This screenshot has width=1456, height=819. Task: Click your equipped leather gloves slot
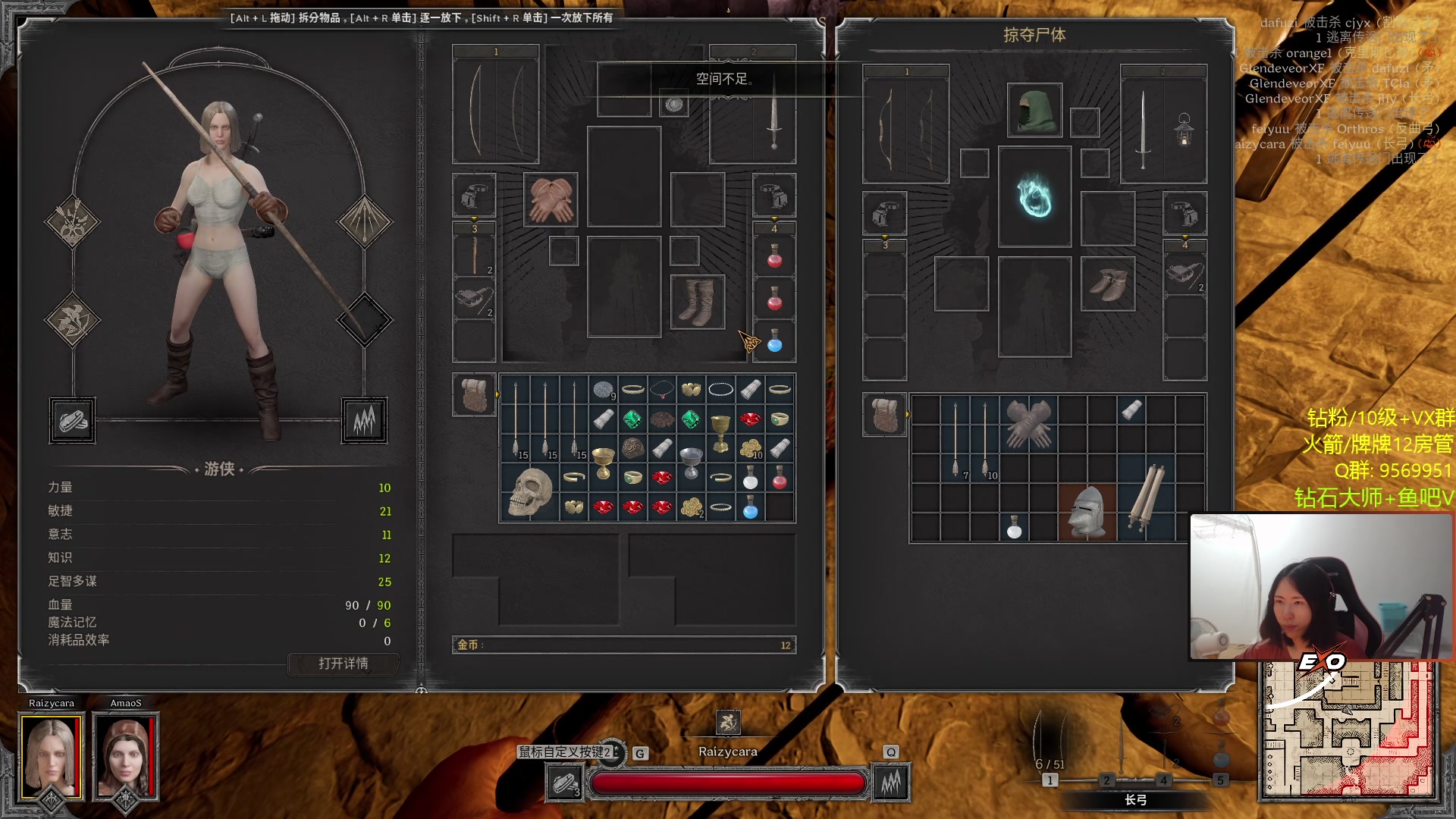click(x=551, y=199)
